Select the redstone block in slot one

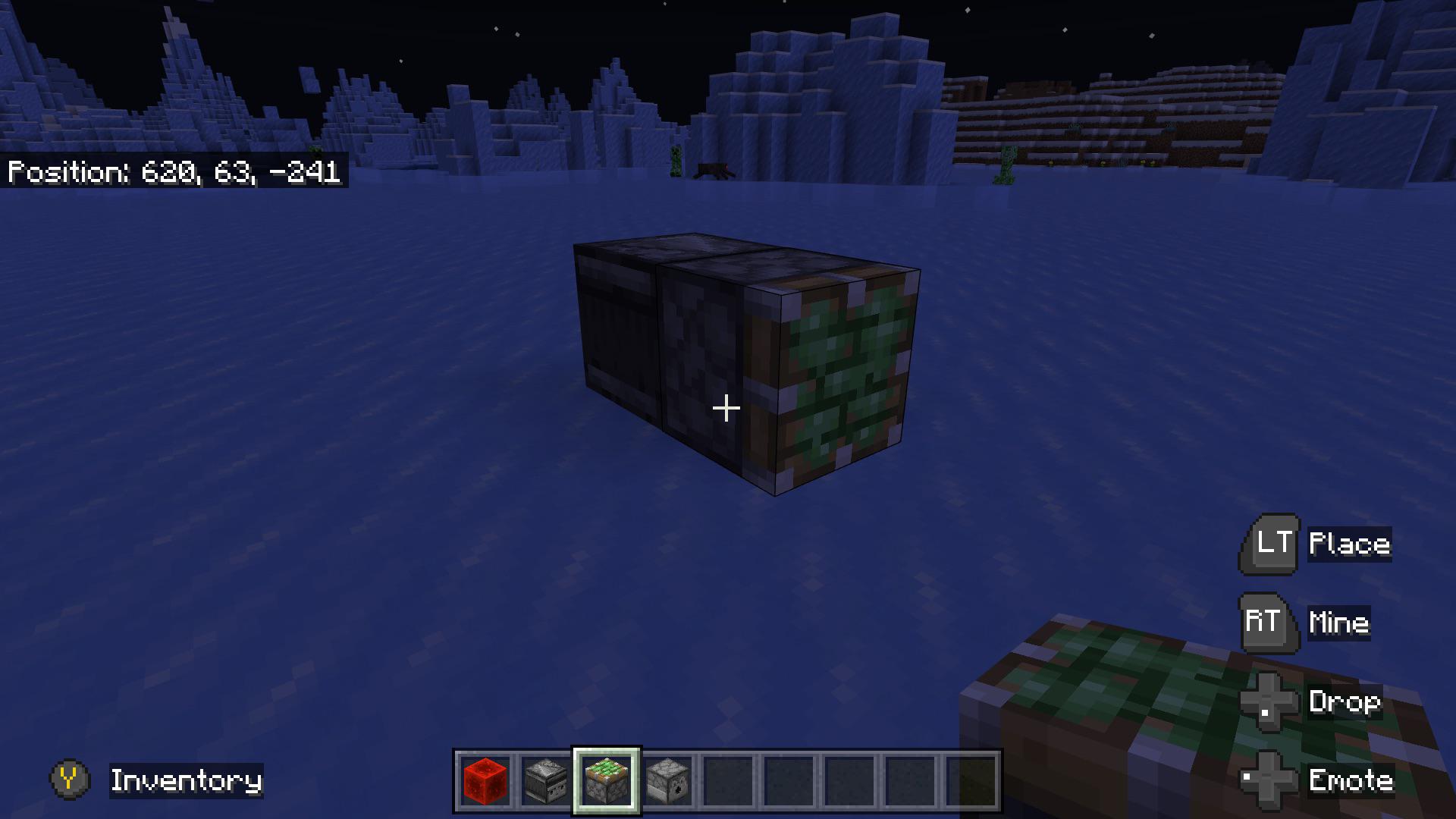point(485,781)
